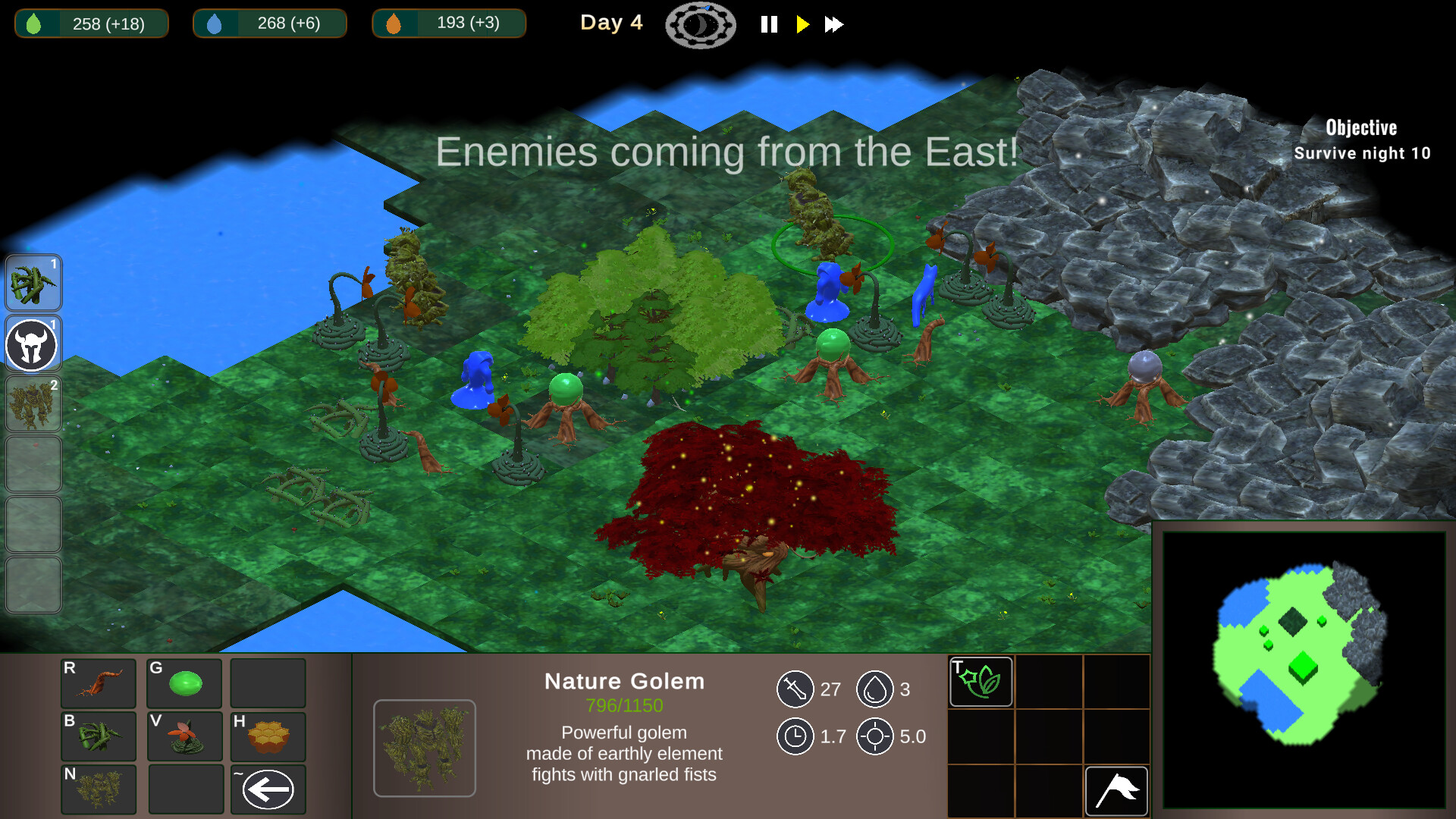Select the H honeycomb structure

pos(268,736)
